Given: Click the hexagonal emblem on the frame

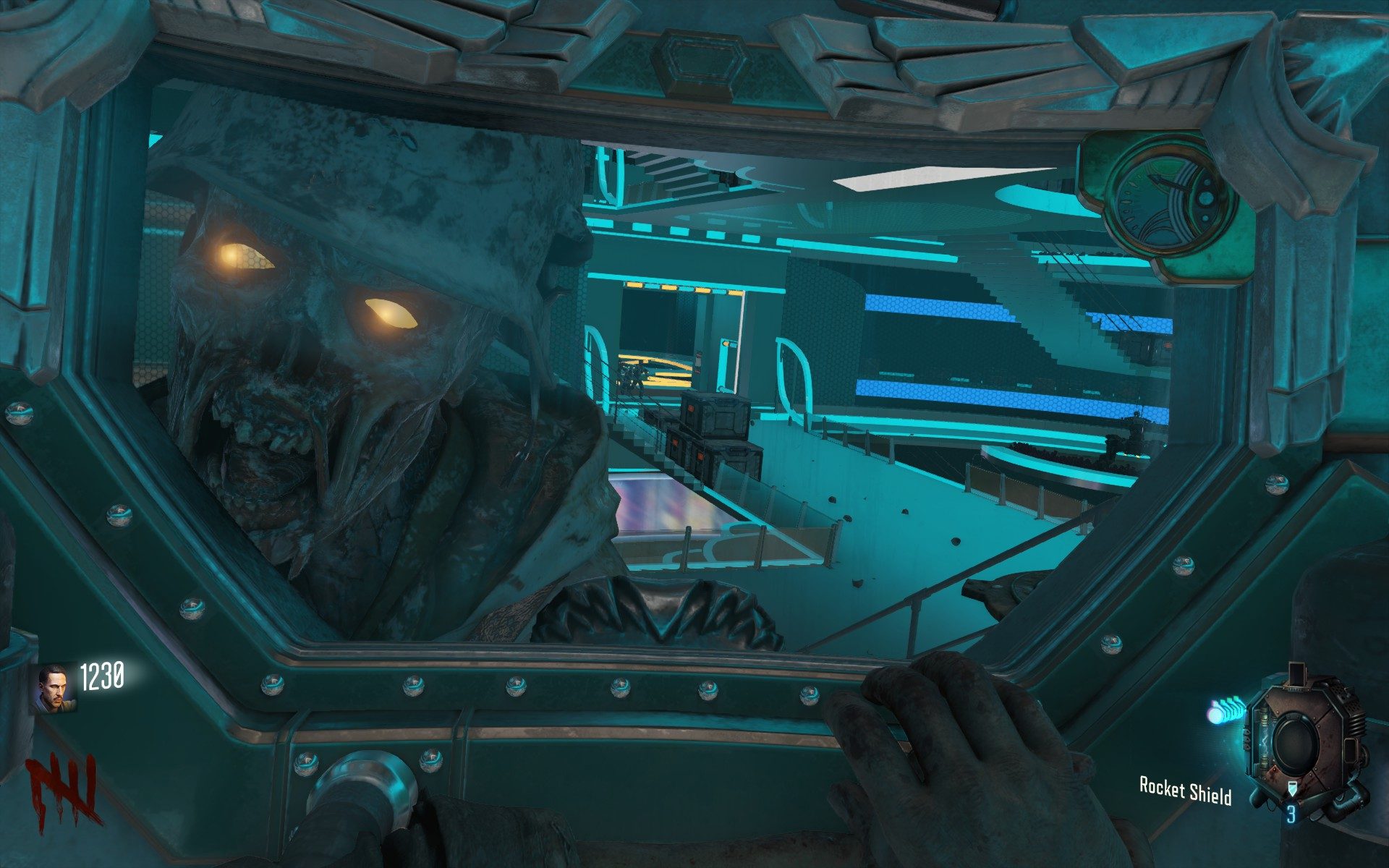Looking at the screenshot, I should (698, 65).
